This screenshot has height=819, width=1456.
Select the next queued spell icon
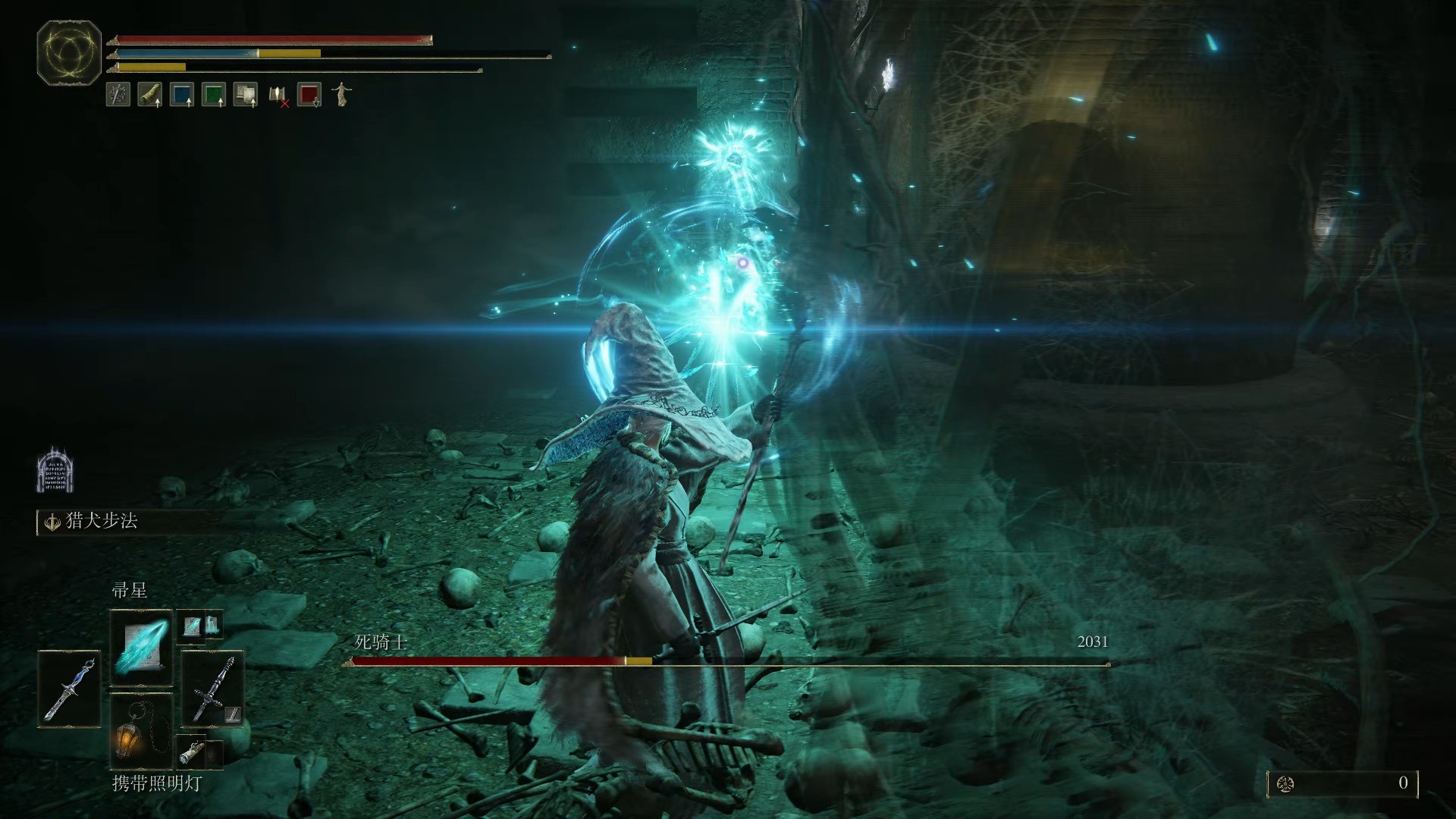(x=193, y=625)
